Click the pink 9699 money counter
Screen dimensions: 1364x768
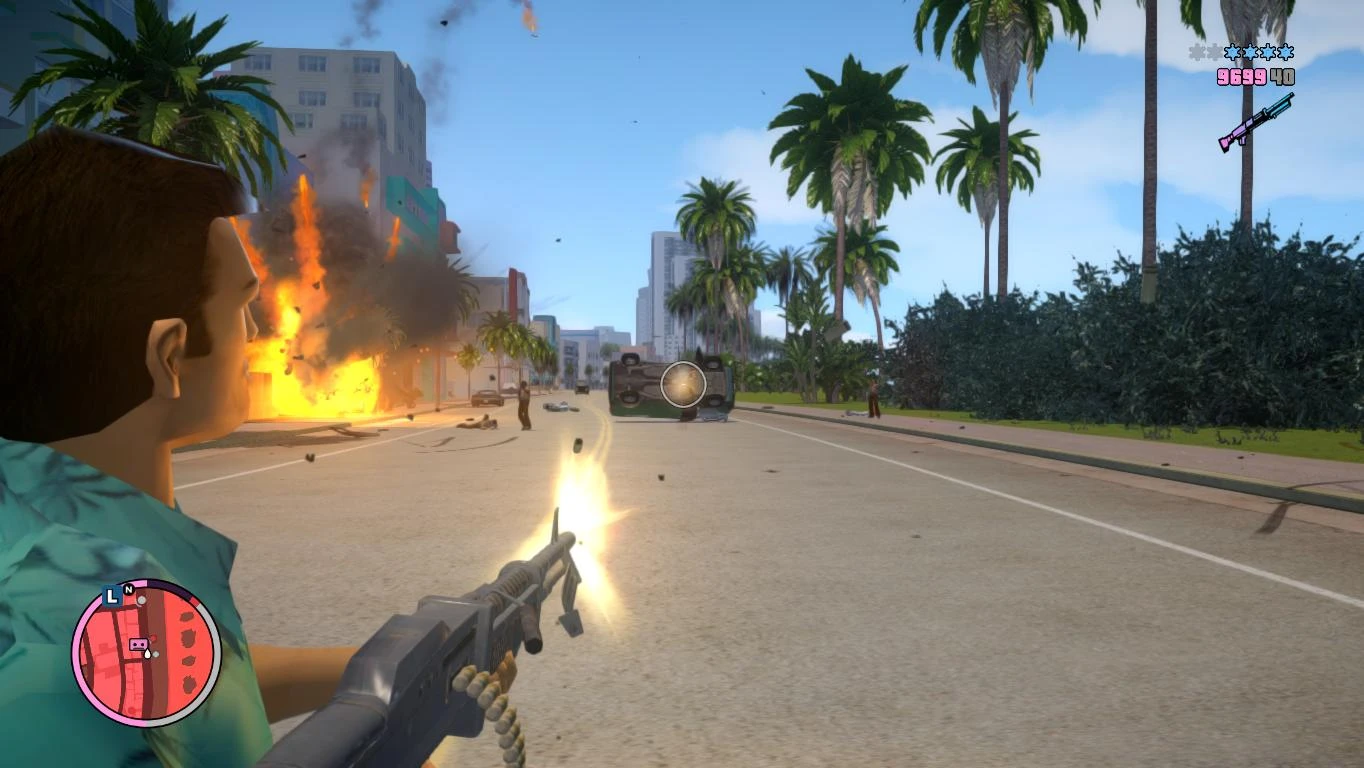1242,76
